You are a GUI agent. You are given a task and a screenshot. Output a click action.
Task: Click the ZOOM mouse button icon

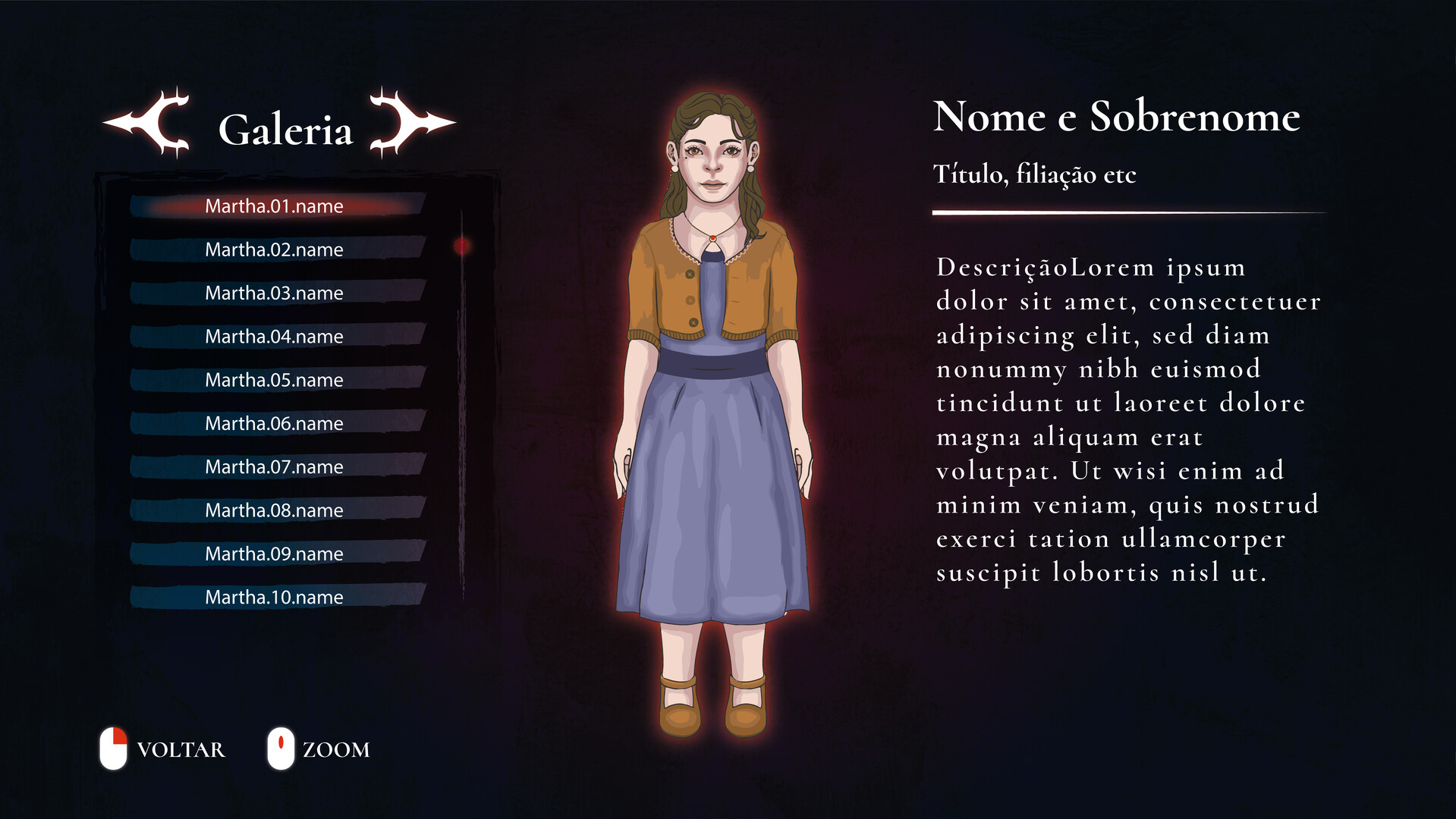281,749
